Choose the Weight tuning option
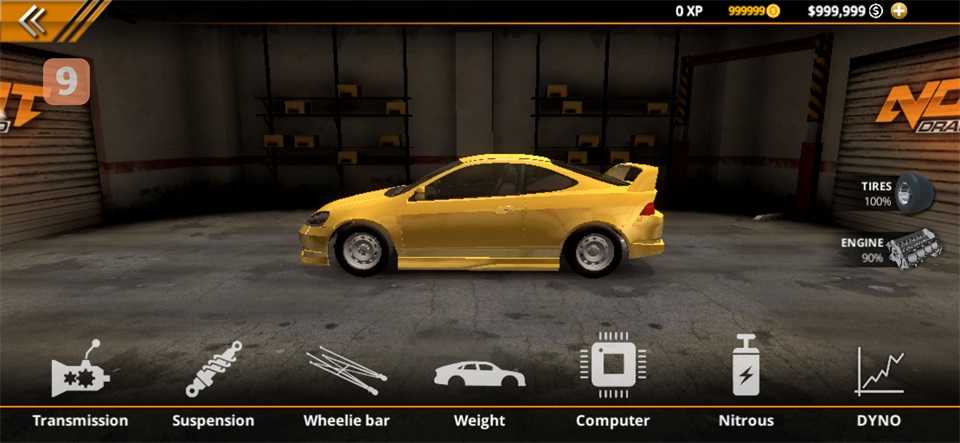The image size is (960, 443). tap(479, 375)
